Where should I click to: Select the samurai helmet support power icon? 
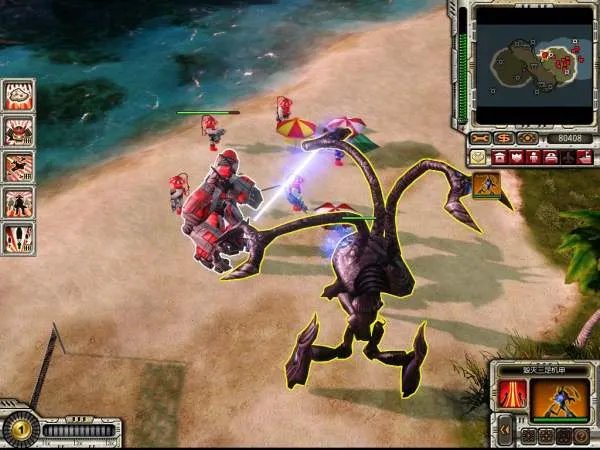point(19,130)
